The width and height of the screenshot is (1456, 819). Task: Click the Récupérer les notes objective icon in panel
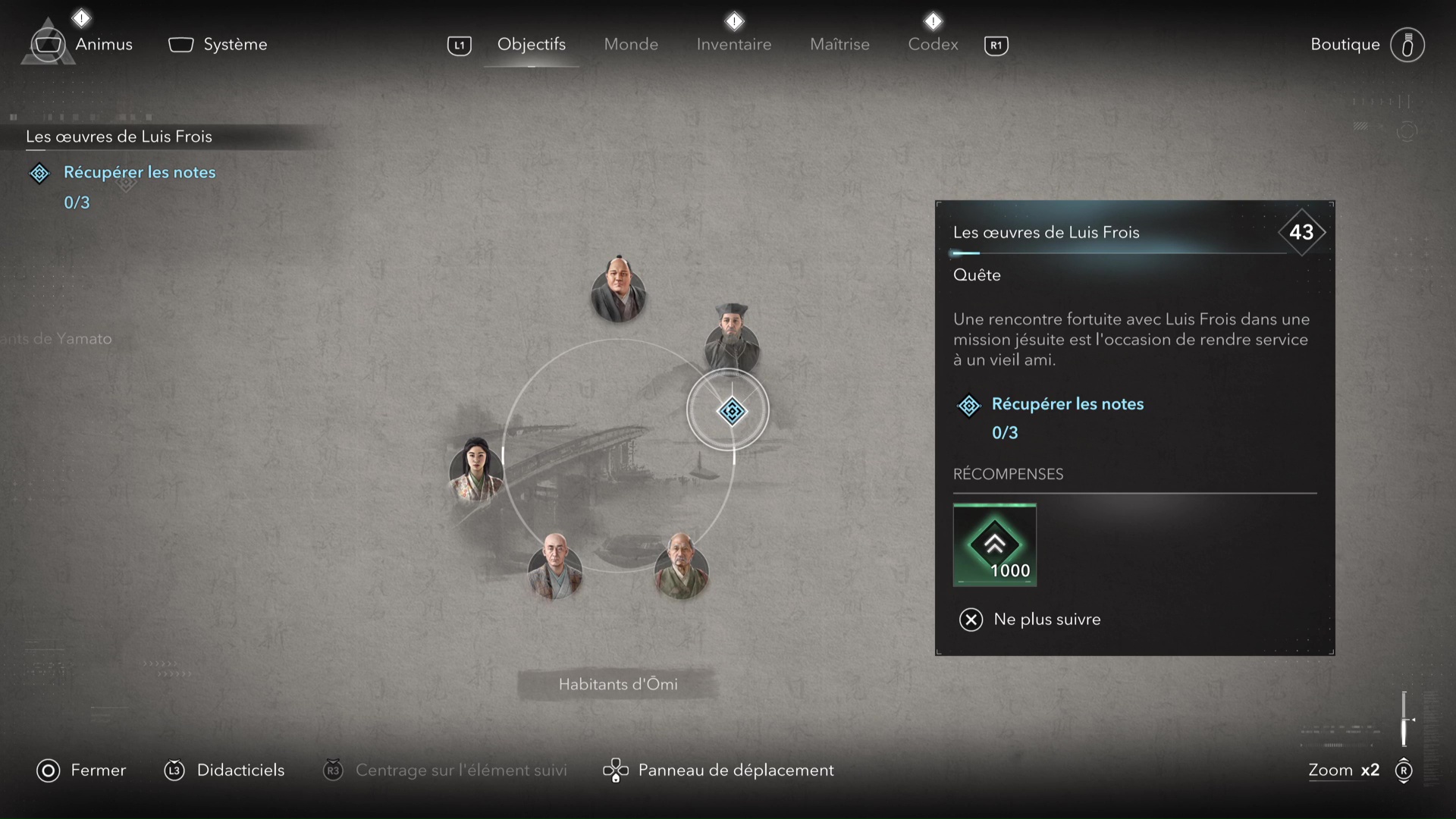(968, 406)
